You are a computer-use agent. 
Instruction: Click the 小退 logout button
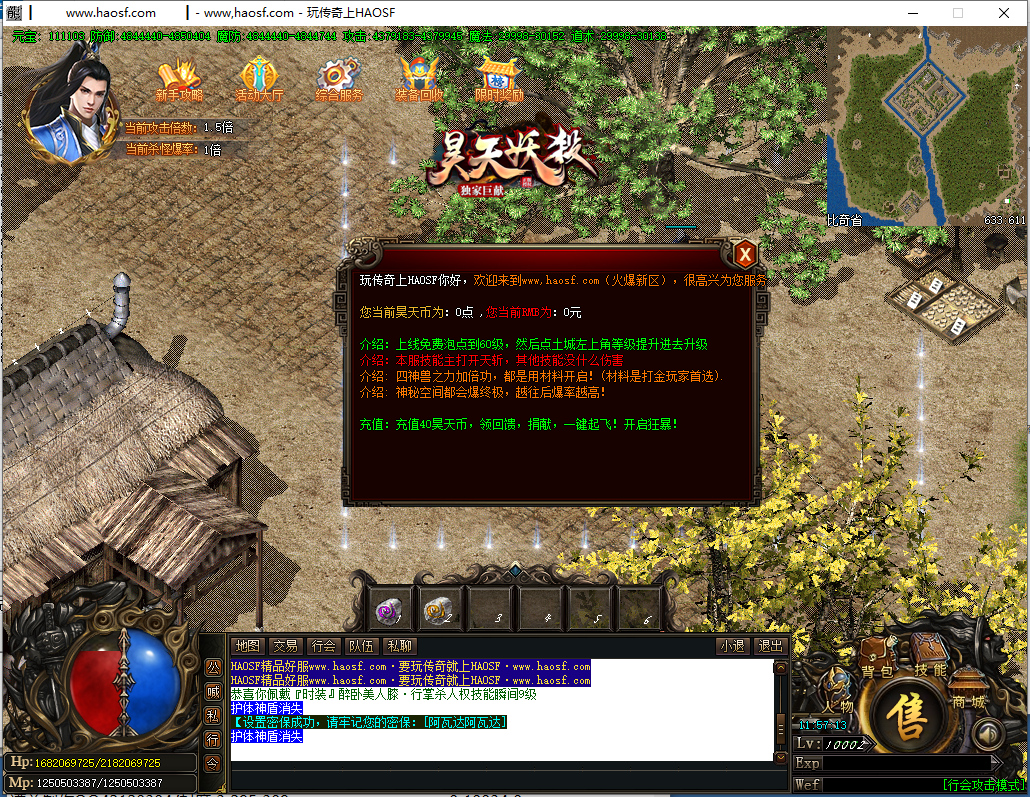(x=732, y=646)
